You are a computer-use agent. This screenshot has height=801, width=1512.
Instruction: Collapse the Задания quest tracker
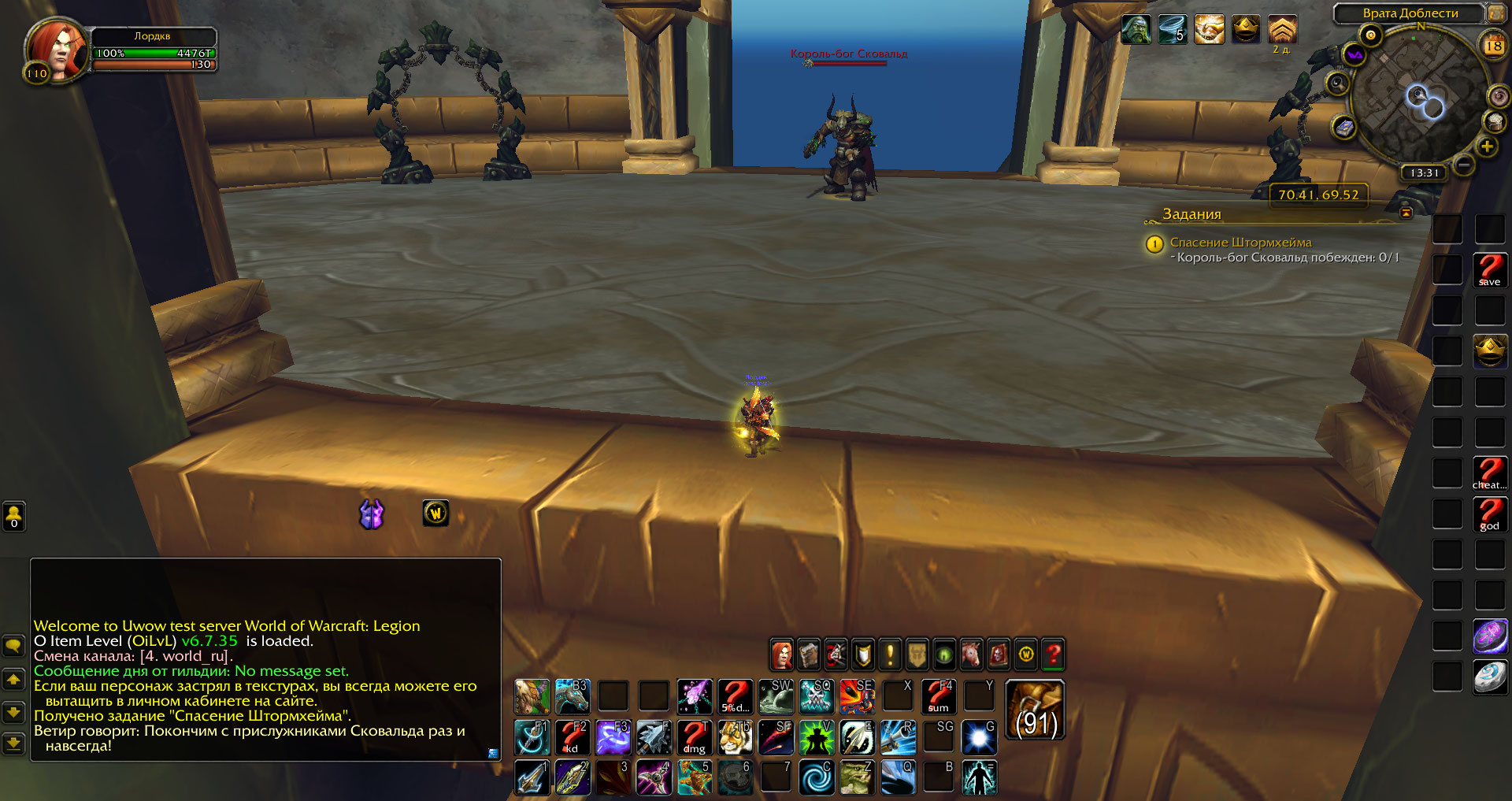coord(1406,213)
